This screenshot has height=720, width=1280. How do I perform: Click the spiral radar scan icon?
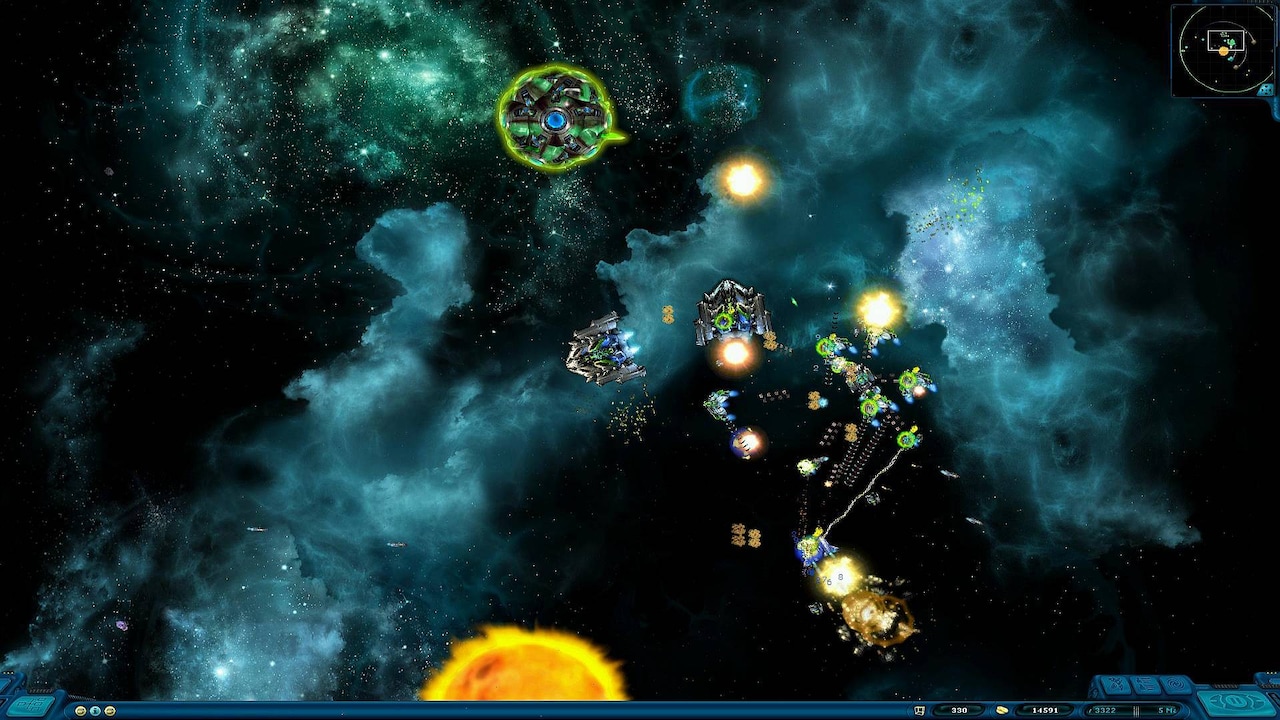(1177, 683)
